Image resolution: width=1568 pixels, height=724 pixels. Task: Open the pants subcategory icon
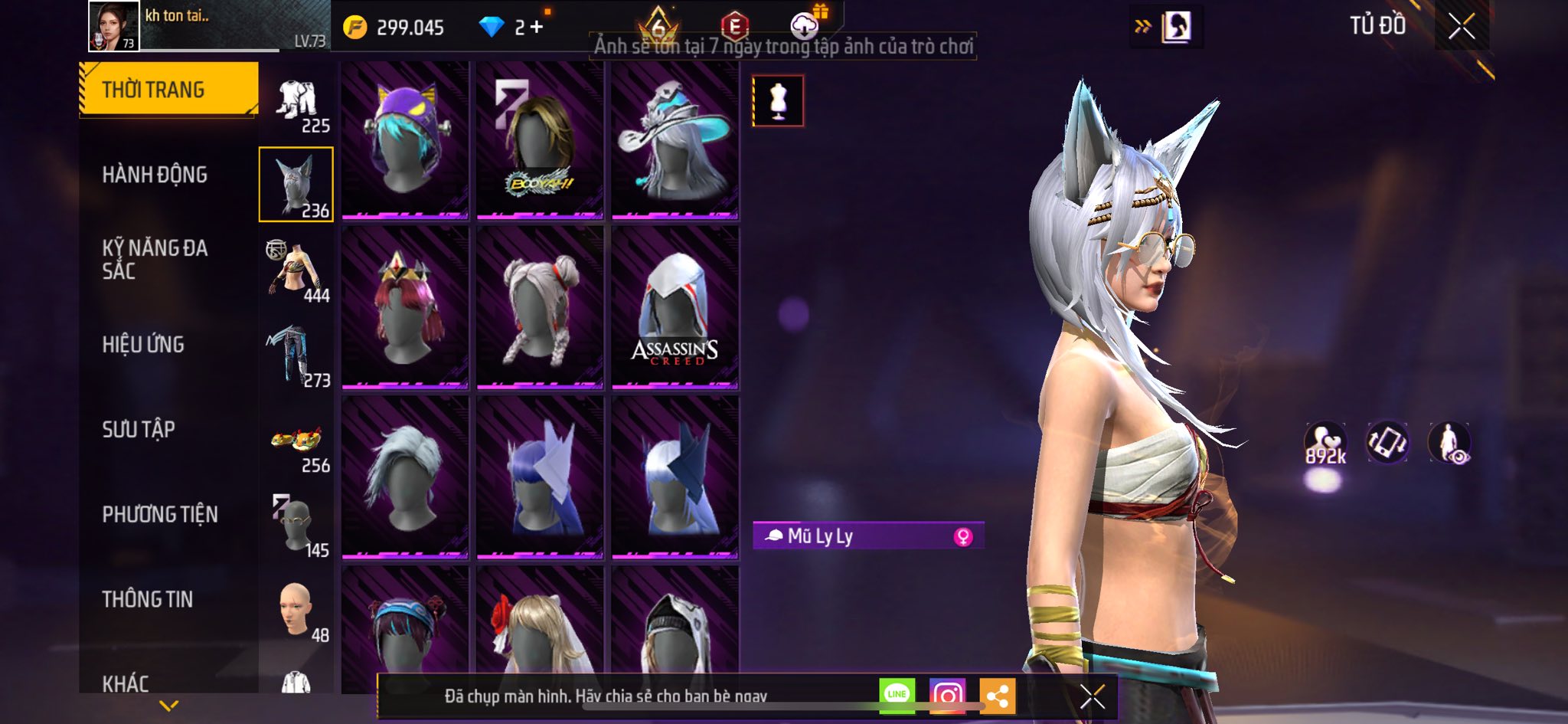(297, 357)
